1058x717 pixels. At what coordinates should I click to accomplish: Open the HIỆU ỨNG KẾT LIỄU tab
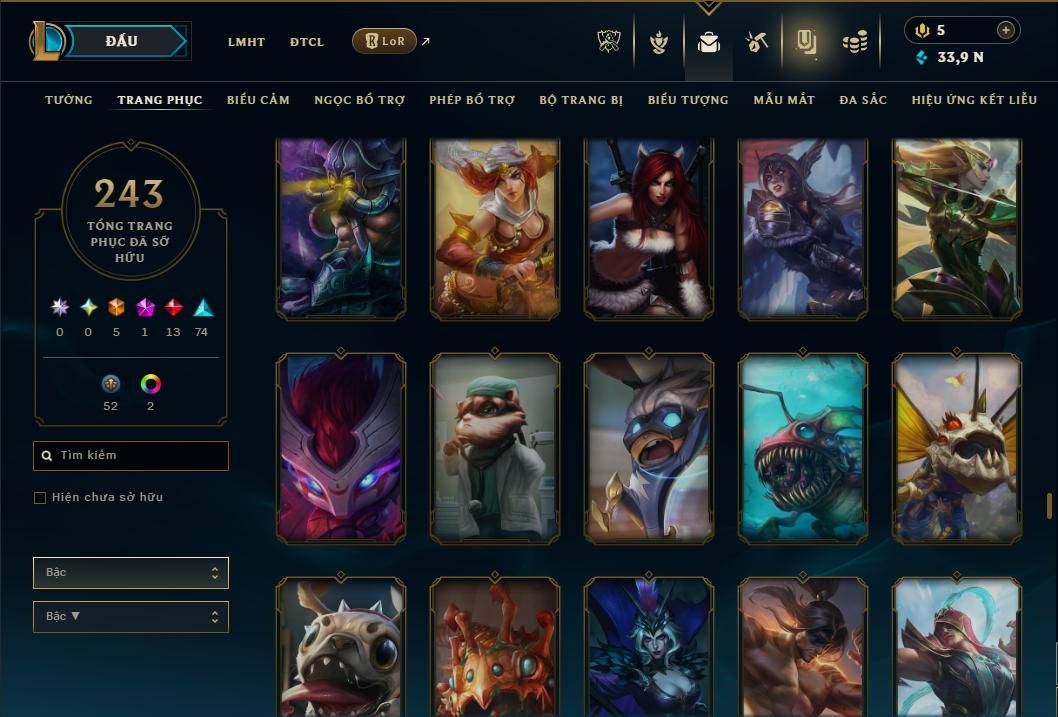(x=974, y=100)
